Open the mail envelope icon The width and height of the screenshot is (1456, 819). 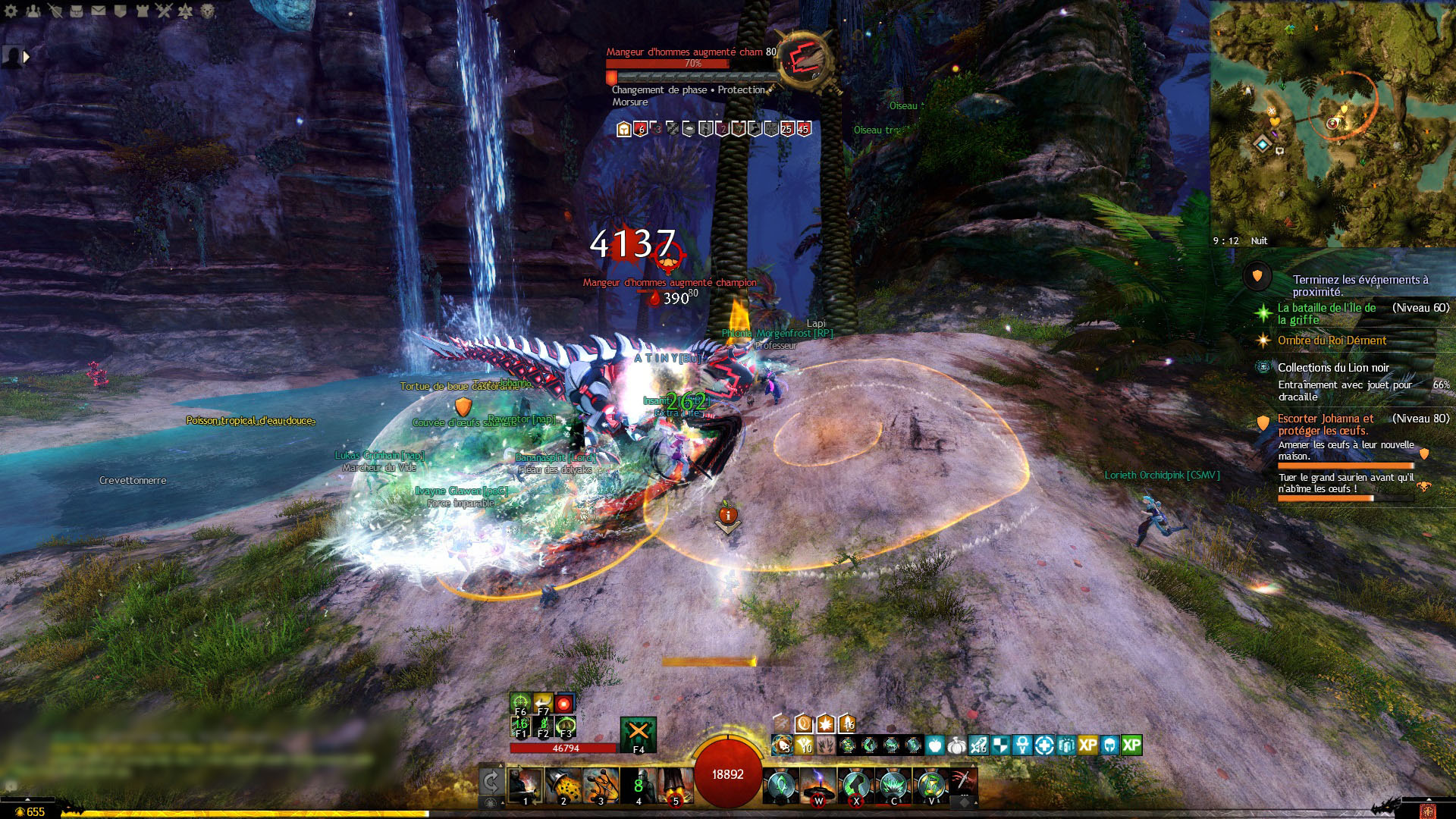pos(99,11)
